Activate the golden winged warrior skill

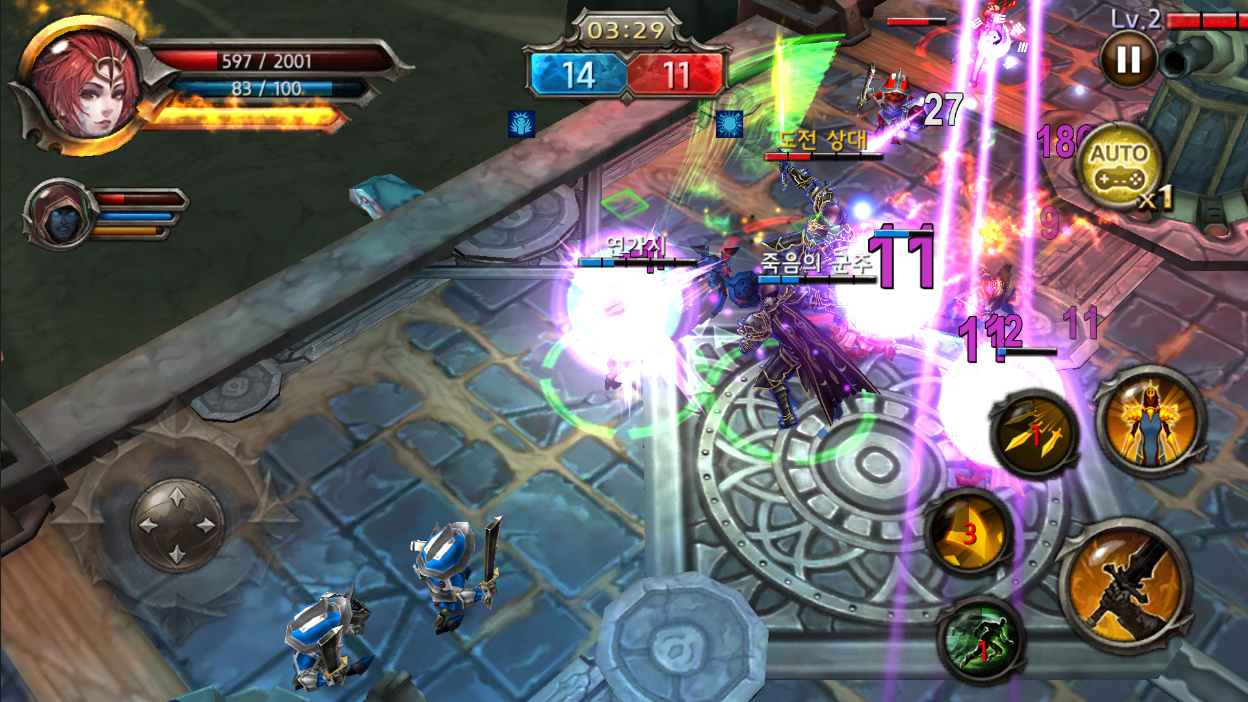click(1147, 421)
